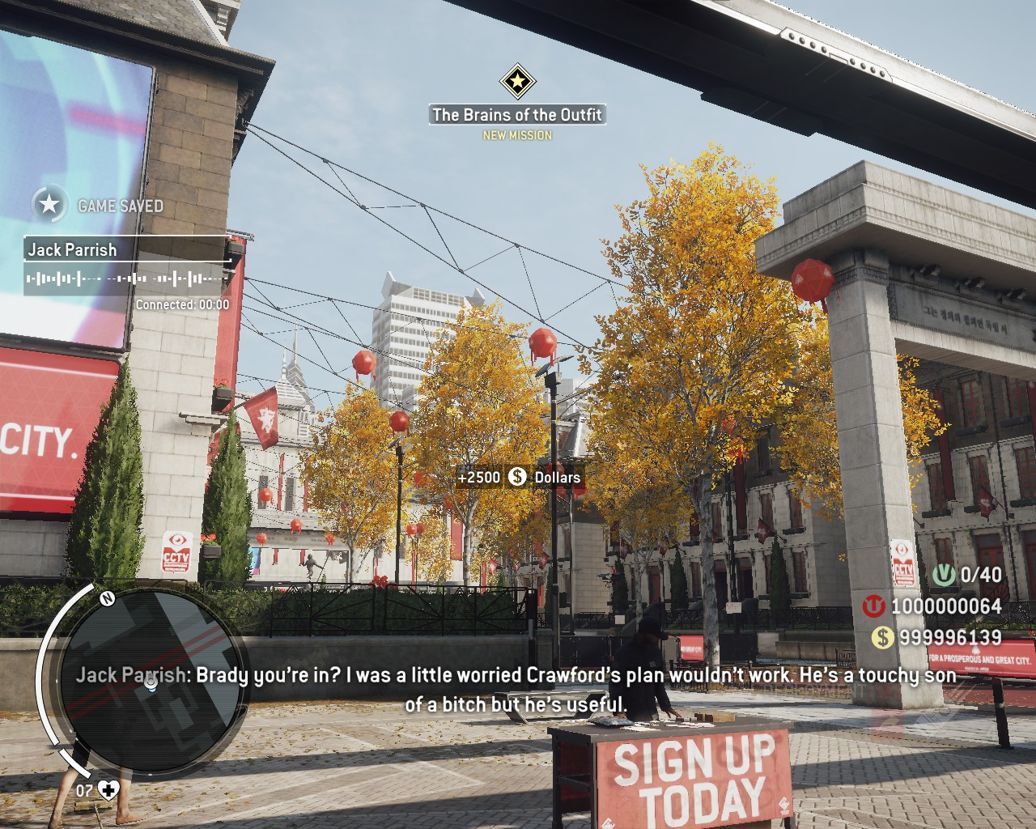Image resolution: width=1036 pixels, height=829 pixels.
Task: Click the gold dollar currency icon
Action: (x=882, y=637)
